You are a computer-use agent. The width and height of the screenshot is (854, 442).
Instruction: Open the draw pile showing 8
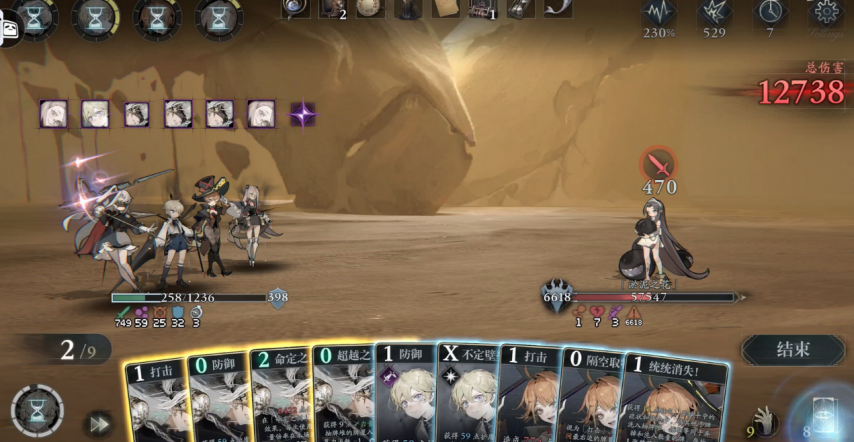824,414
